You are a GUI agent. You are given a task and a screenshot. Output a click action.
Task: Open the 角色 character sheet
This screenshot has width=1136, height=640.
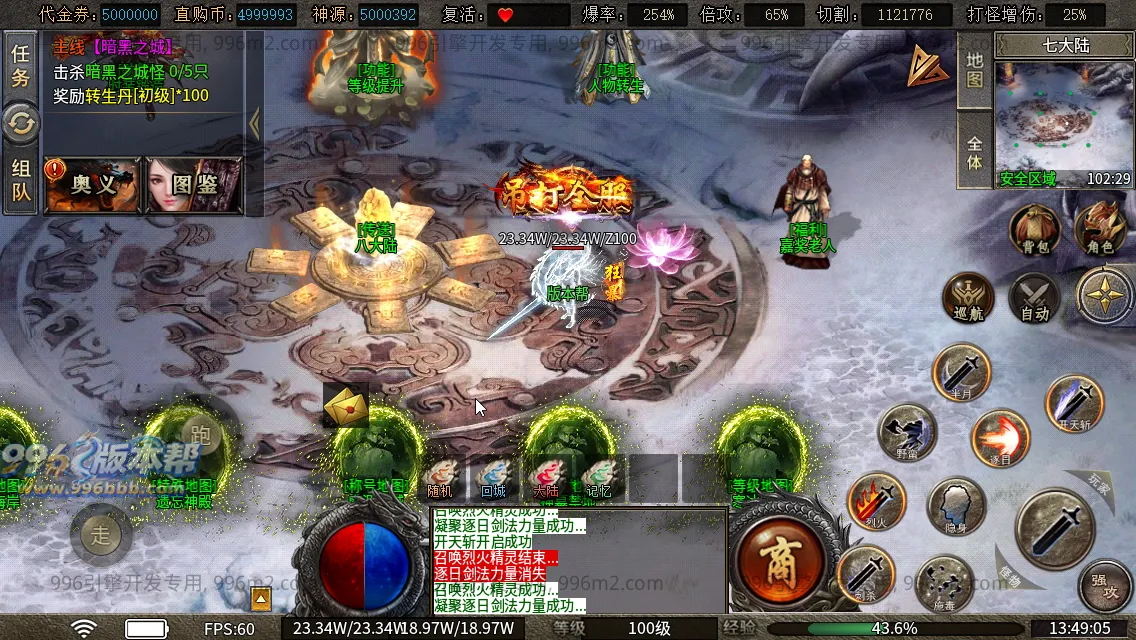click(x=1100, y=228)
